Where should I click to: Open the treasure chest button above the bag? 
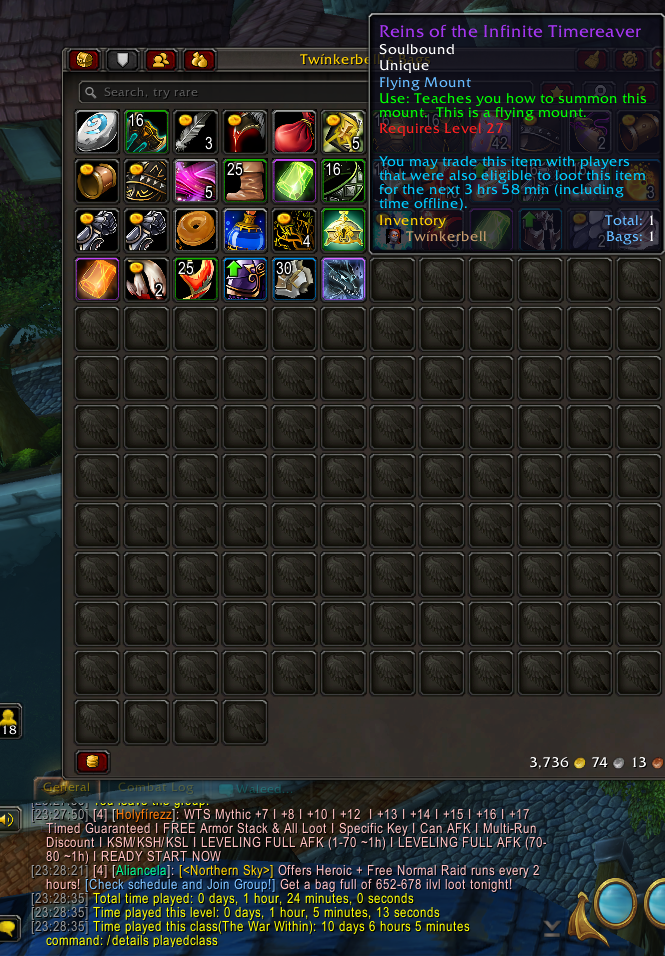click(83, 60)
